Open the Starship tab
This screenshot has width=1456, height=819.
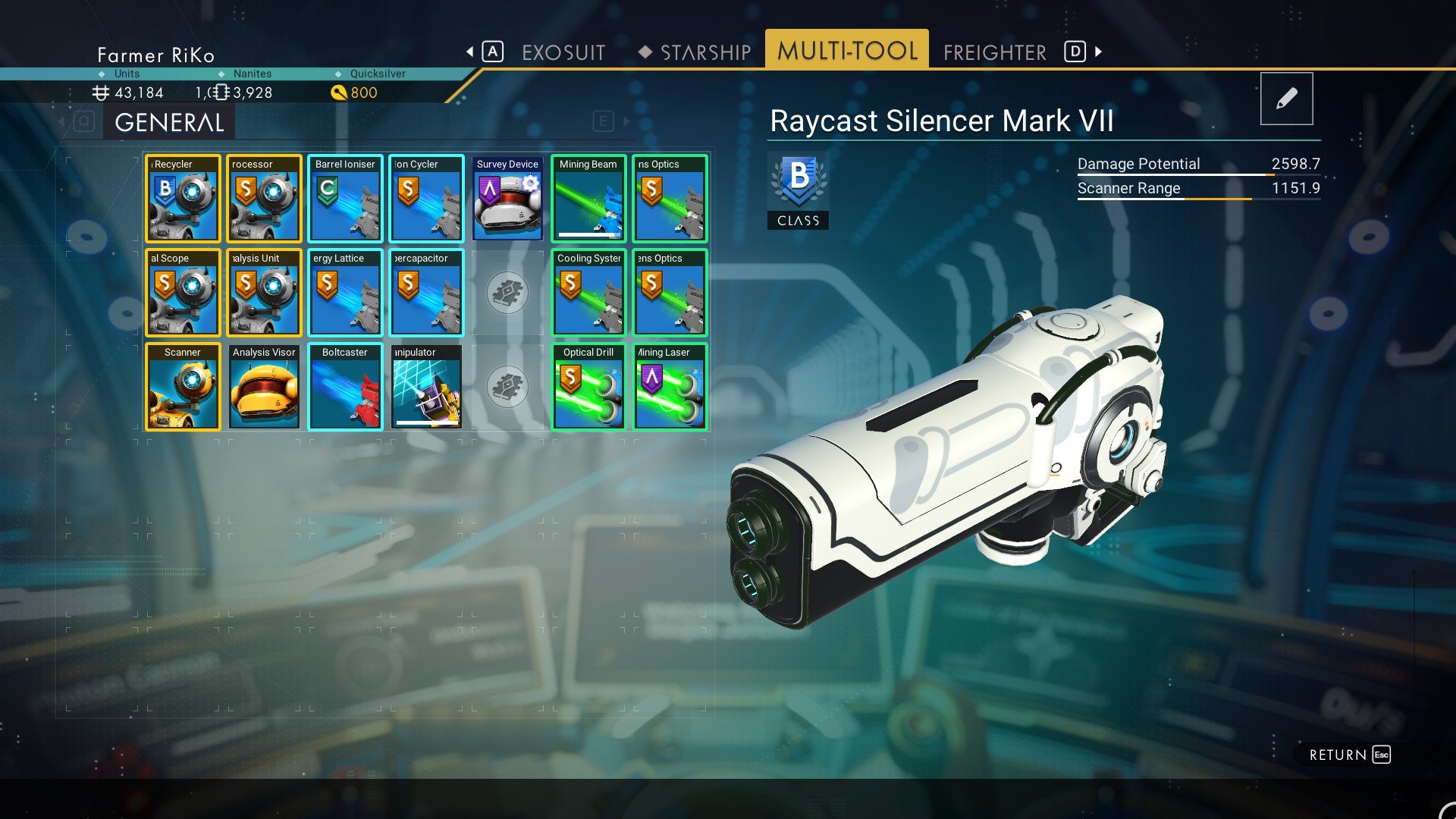click(704, 52)
